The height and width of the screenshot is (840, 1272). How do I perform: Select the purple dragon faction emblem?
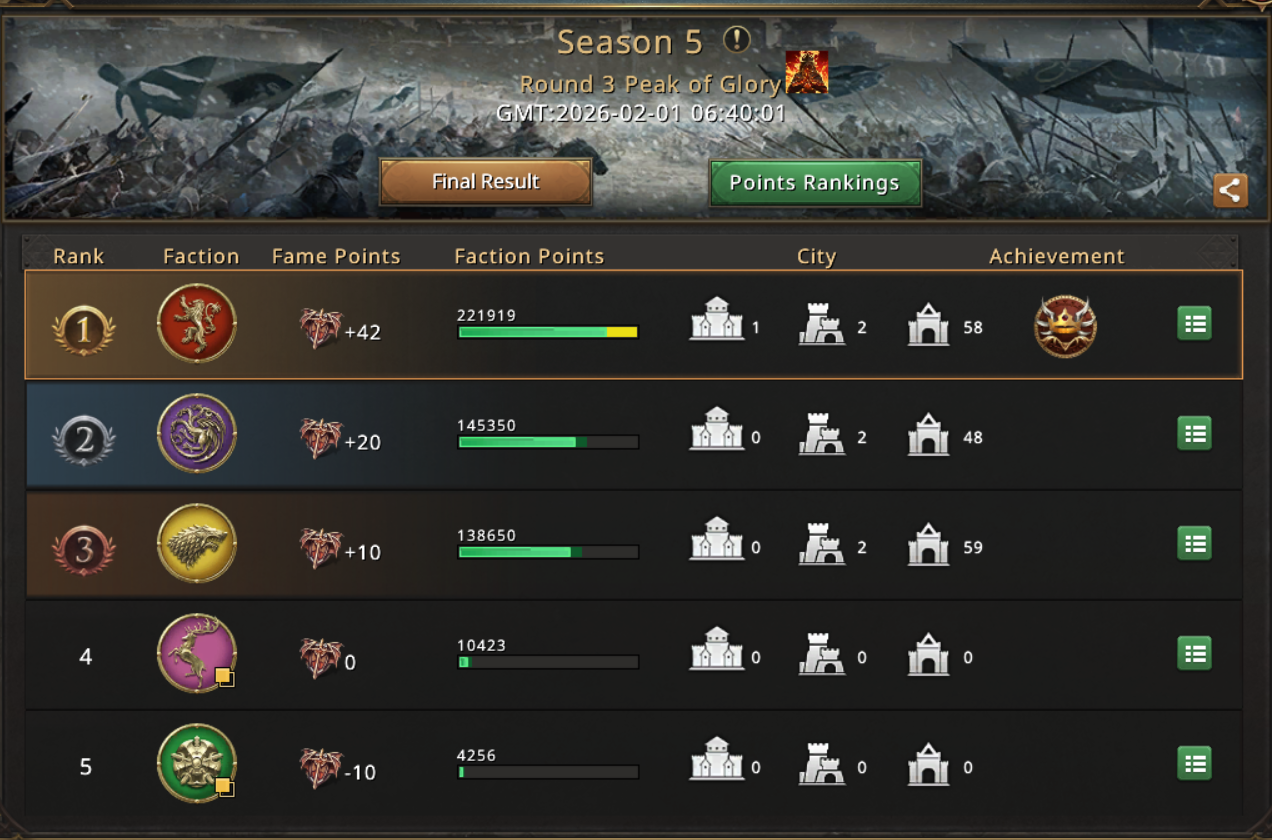[x=197, y=434]
